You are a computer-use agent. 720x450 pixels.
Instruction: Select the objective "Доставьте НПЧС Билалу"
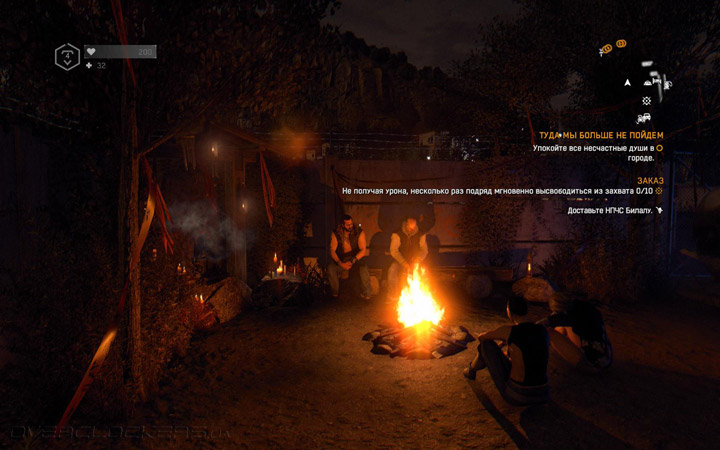(610, 211)
